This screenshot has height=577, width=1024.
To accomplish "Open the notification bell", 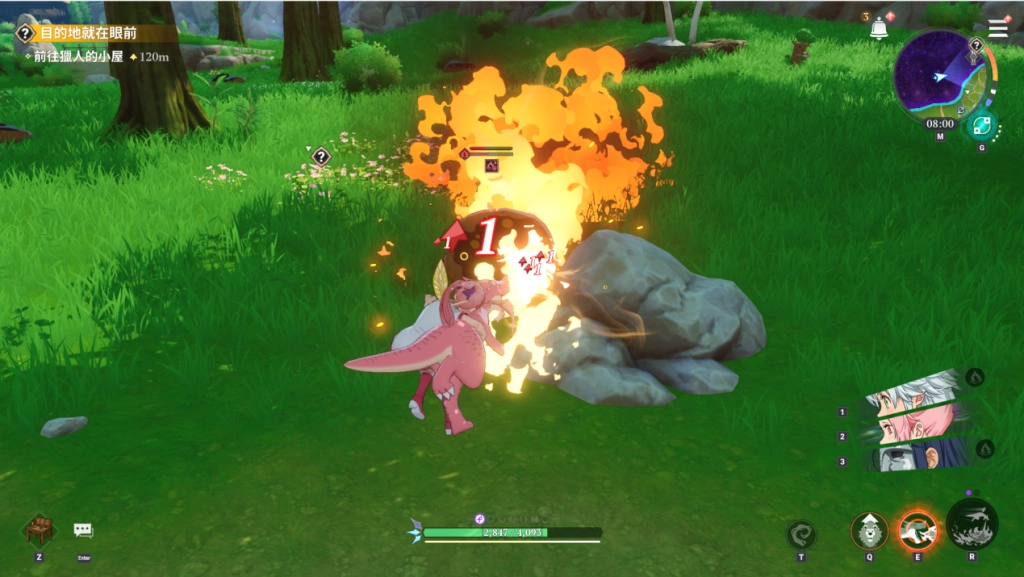I will (x=879, y=29).
